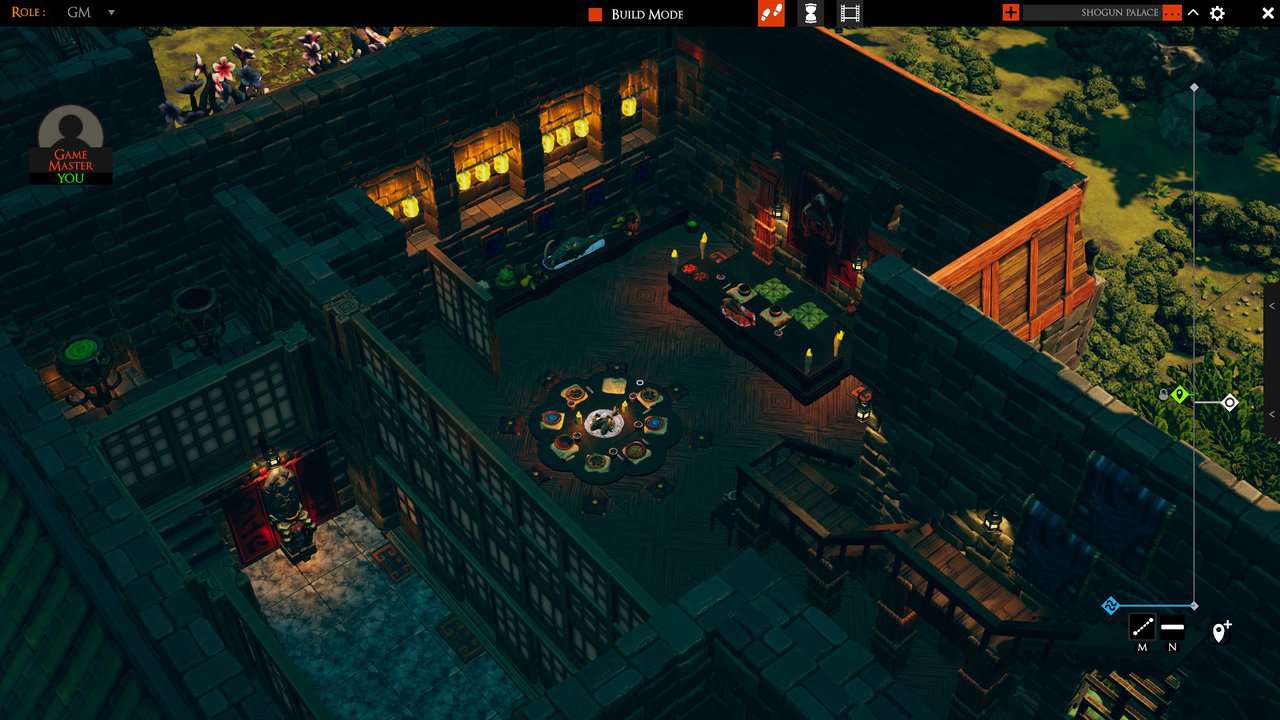Open the settings gear
Image resolution: width=1280 pixels, height=720 pixels.
[1217, 13]
